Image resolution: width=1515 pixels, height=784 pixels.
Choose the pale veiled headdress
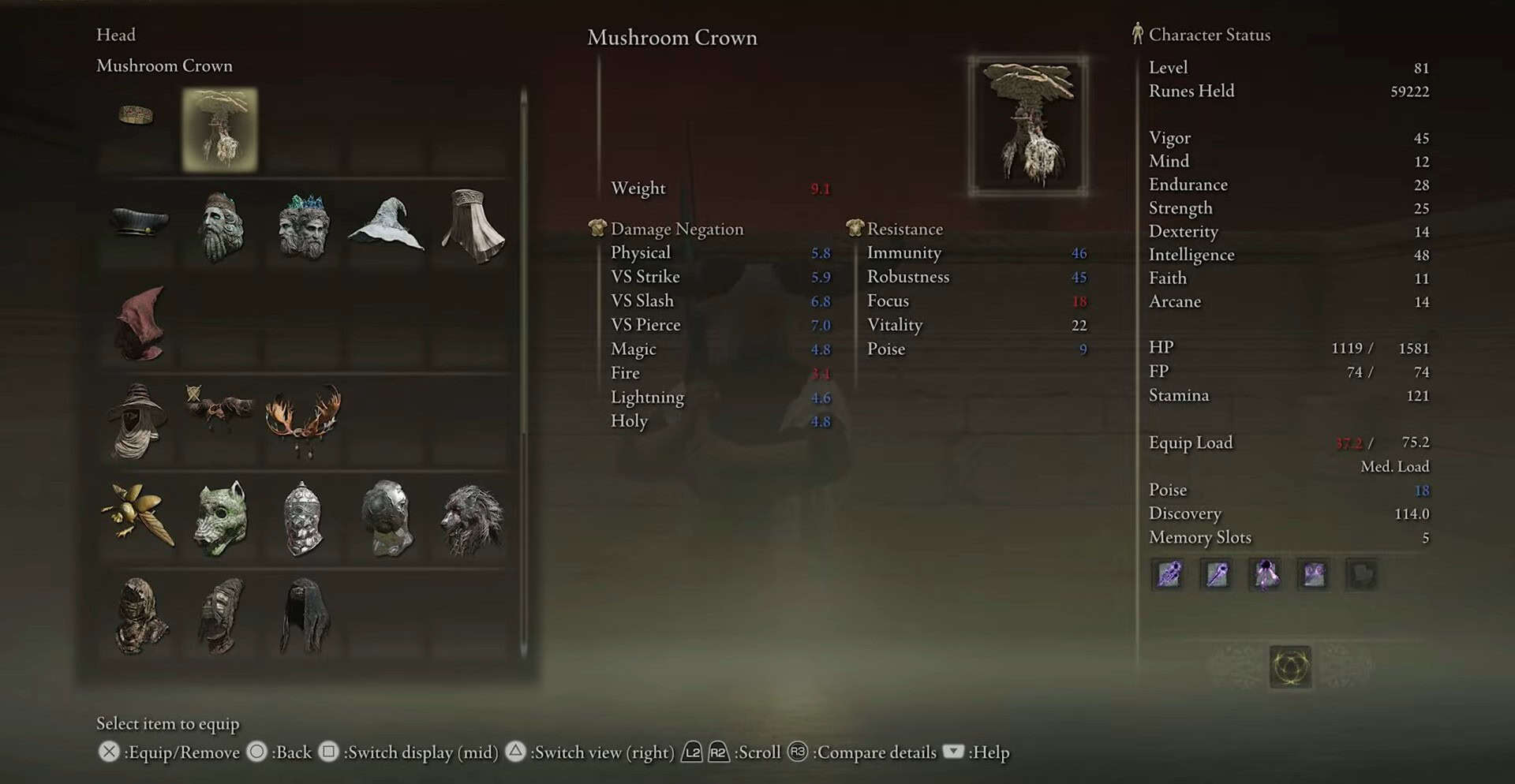tap(472, 226)
